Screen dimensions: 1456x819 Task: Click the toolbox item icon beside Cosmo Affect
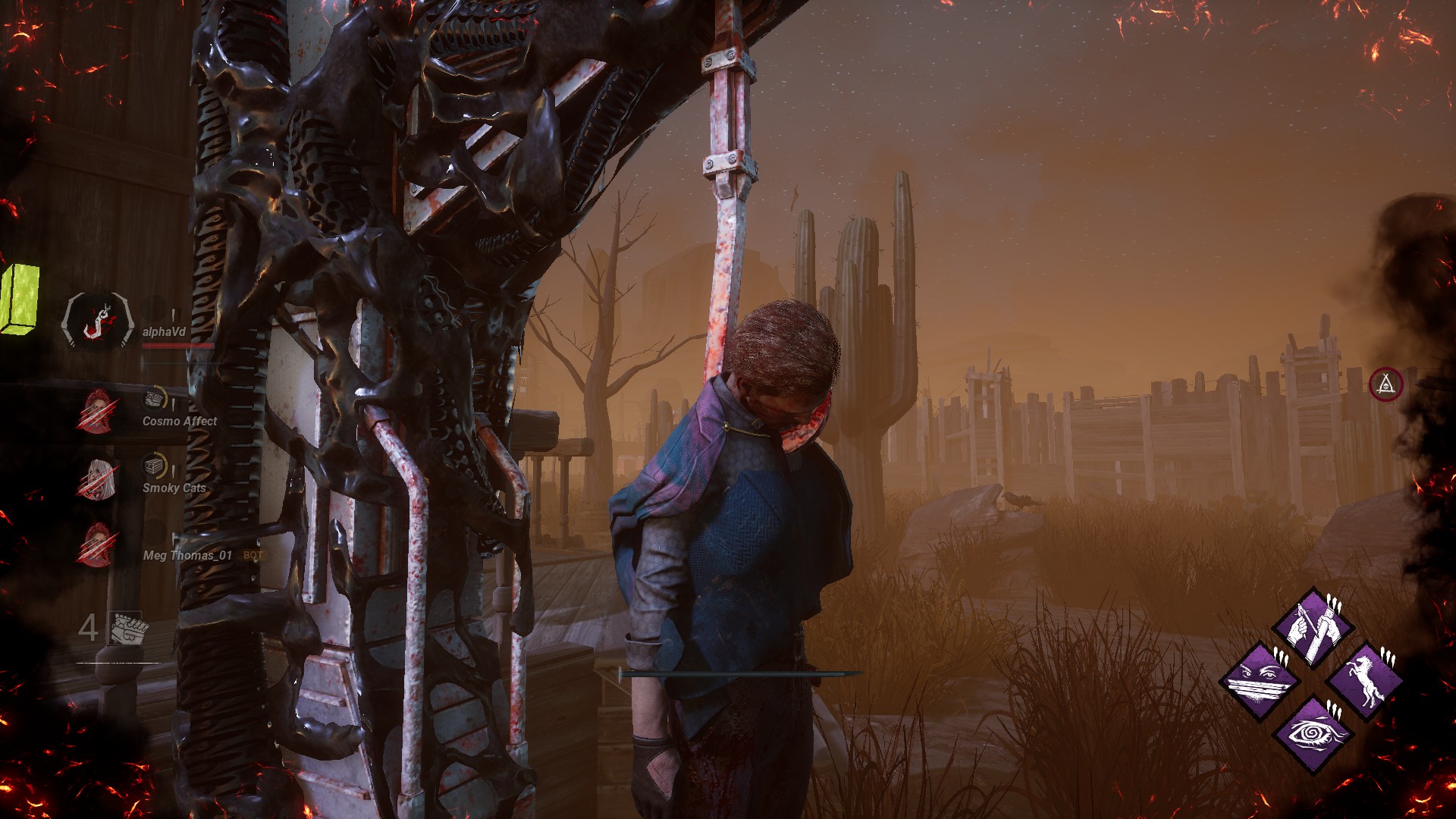tap(155, 398)
